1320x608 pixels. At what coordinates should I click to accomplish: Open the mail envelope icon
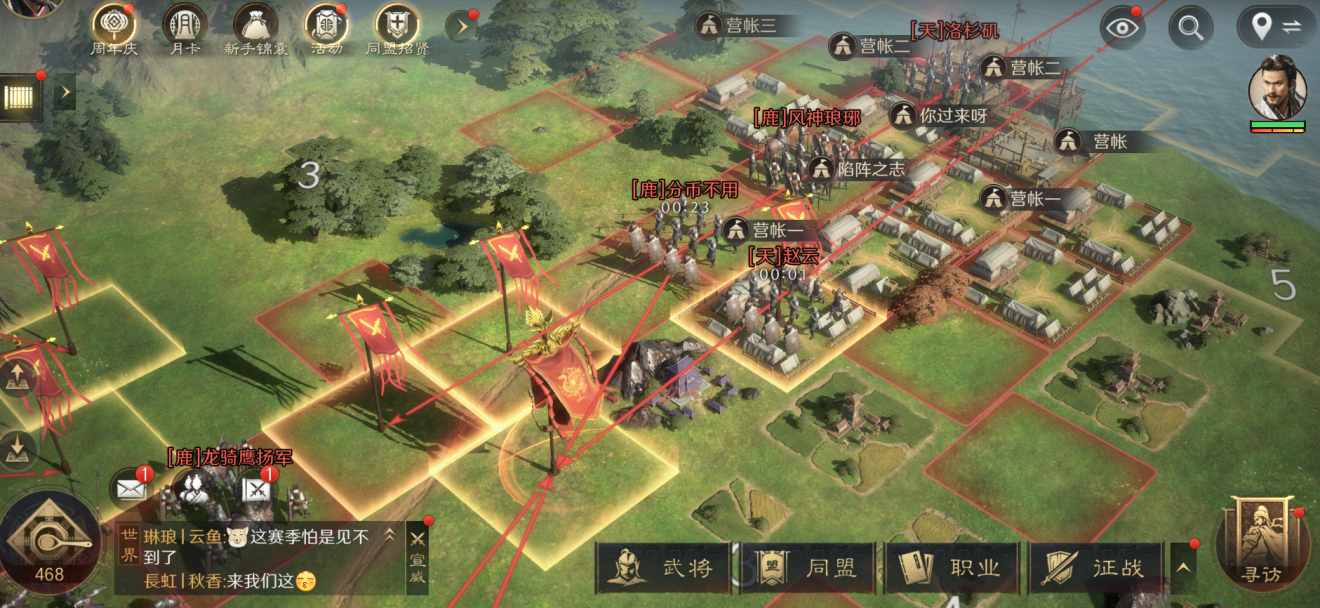[131, 489]
